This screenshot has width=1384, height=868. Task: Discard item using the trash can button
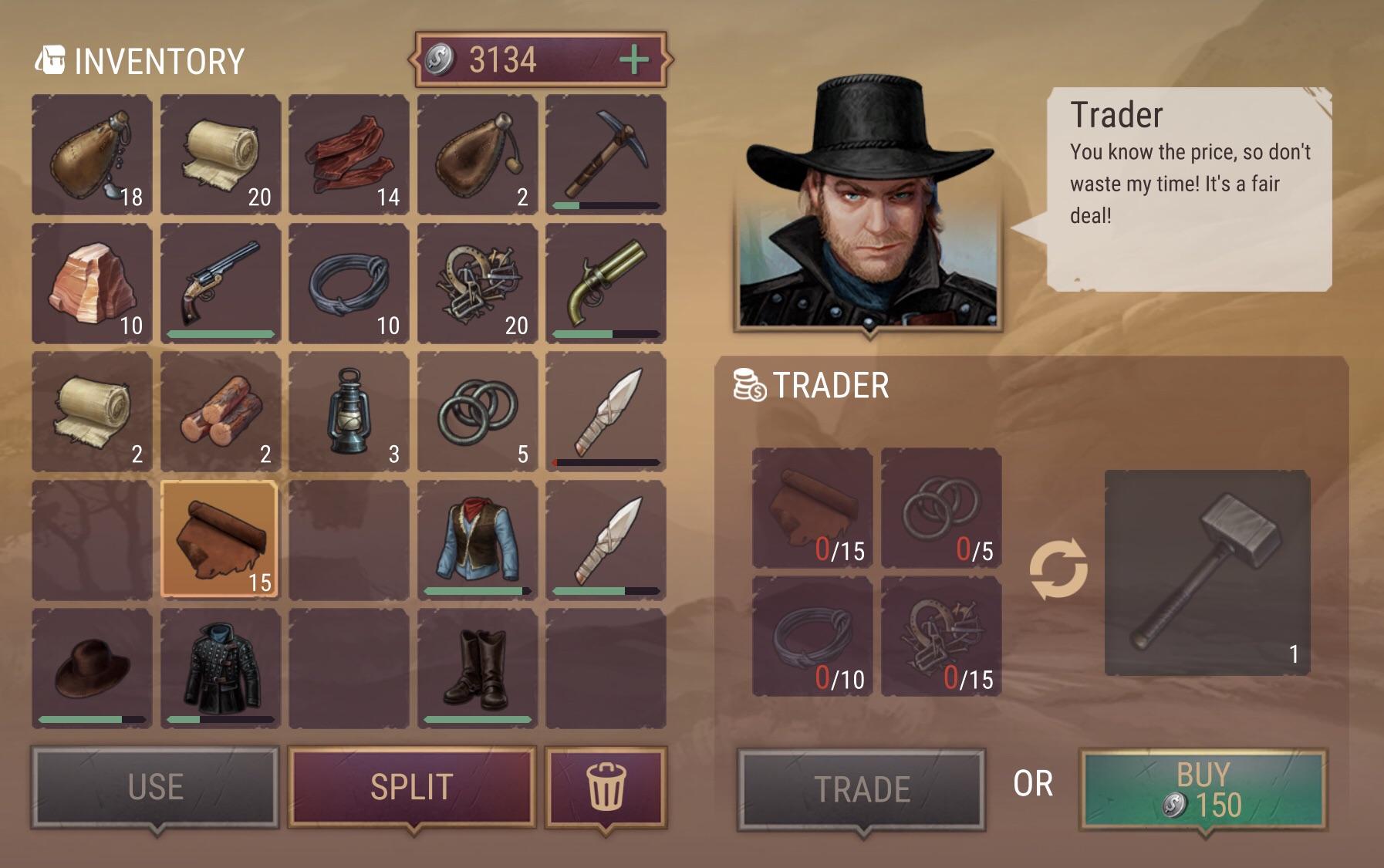(x=606, y=787)
